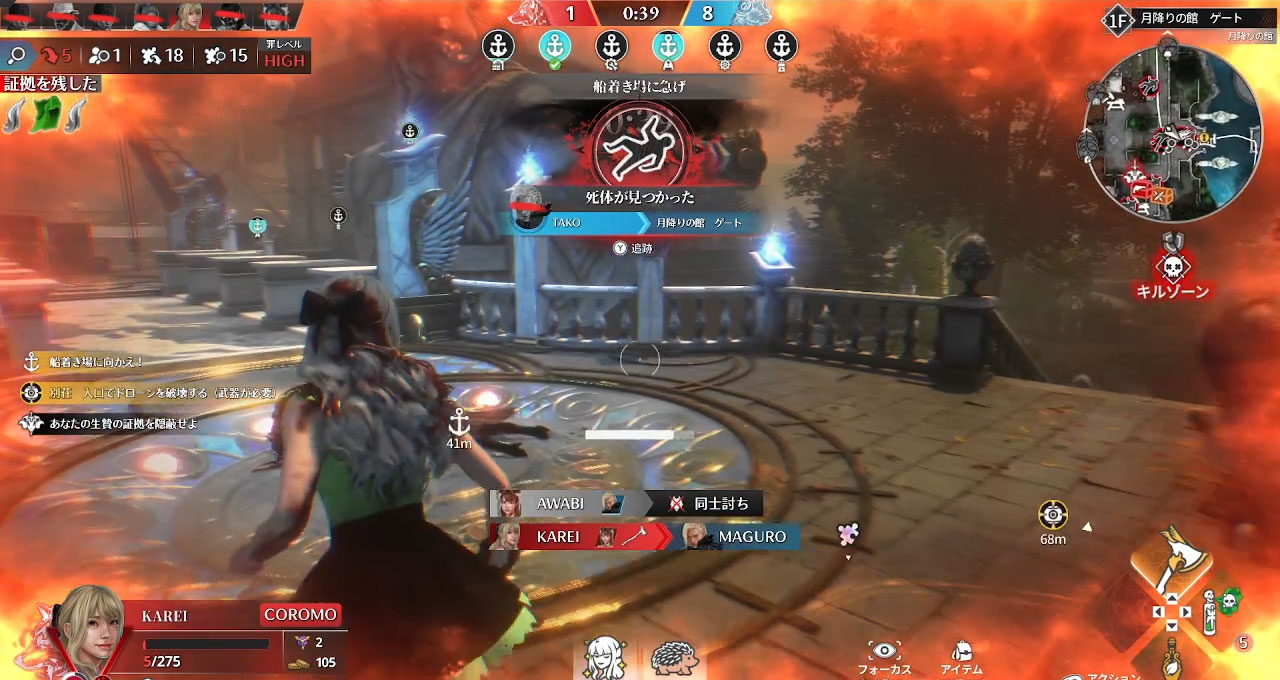Select the 68m drone target marker
Image resolution: width=1280 pixels, height=680 pixels.
pyautogui.click(x=1052, y=516)
